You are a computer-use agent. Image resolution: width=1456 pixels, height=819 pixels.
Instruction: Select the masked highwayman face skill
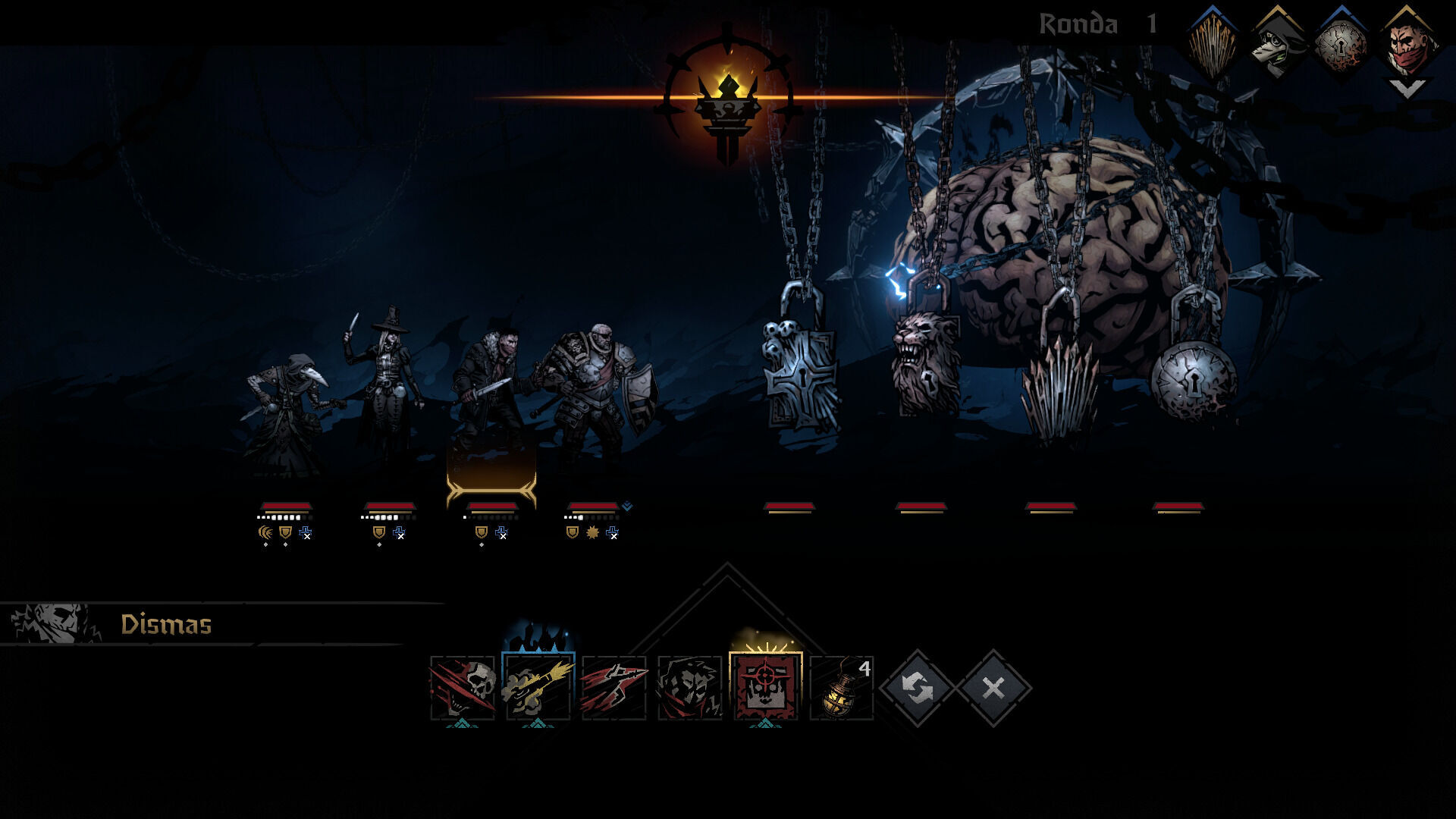[690, 688]
